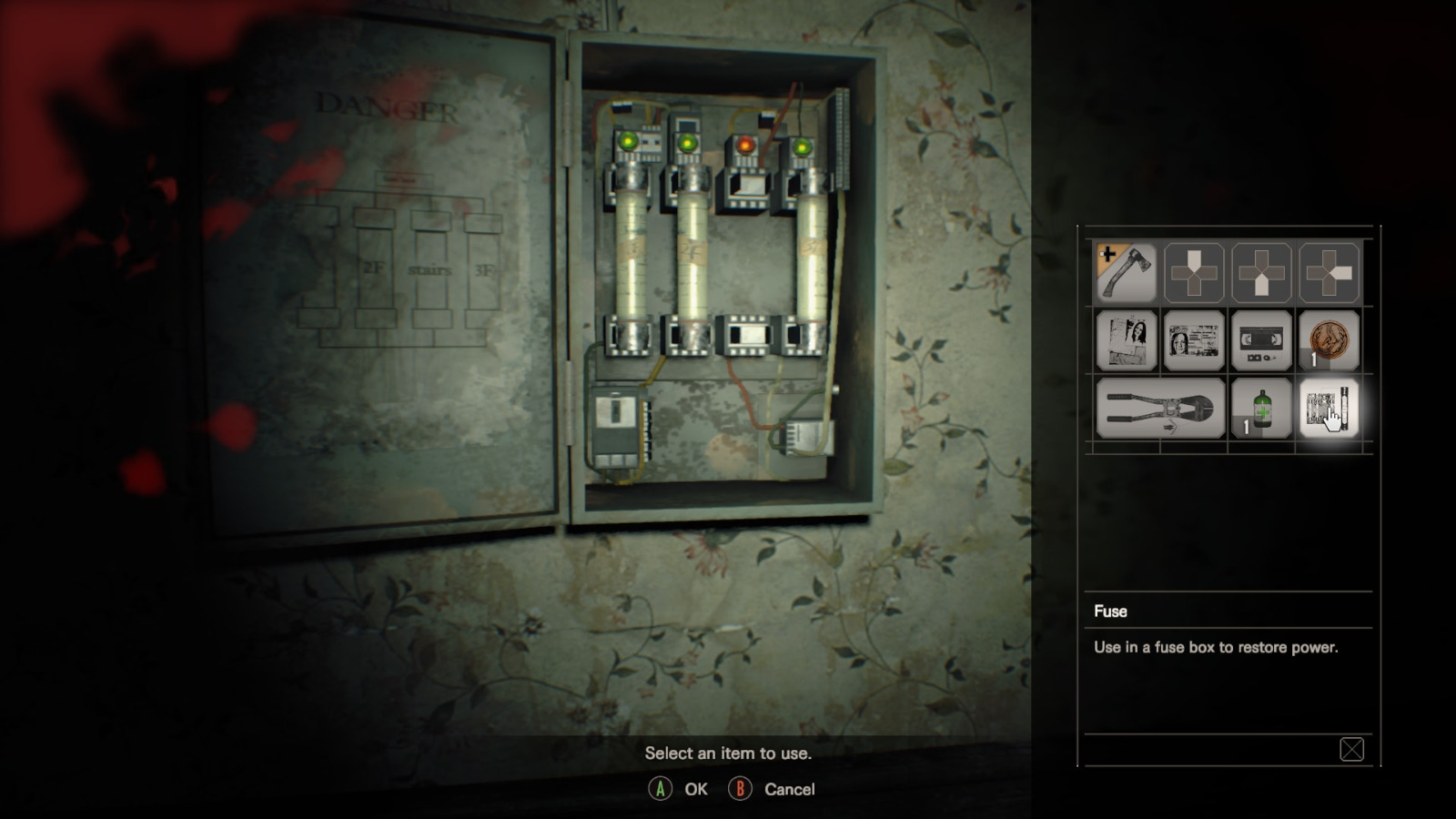Select the antique coin slot
1456x819 pixels.
[1329, 340]
